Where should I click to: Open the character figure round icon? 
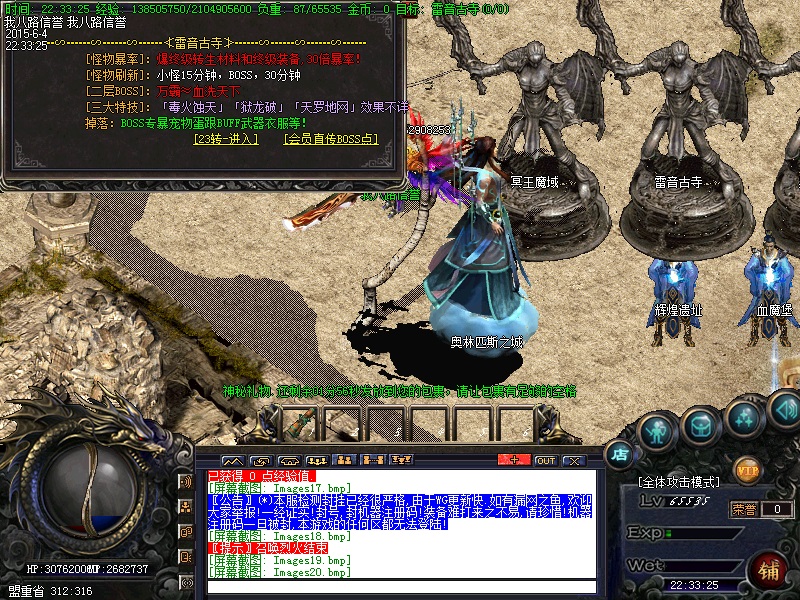(656, 430)
